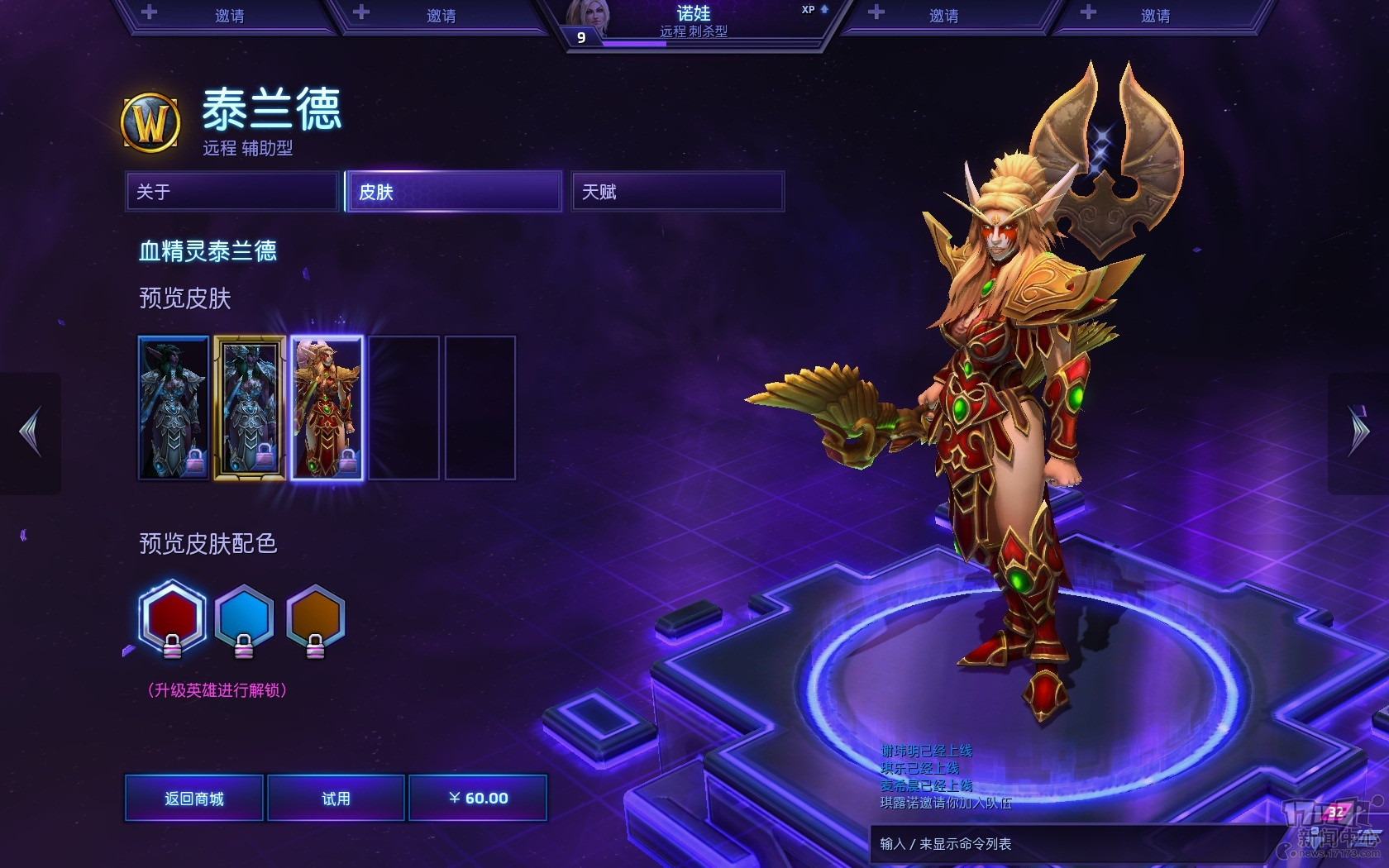The height and width of the screenshot is (868, 1389).
Task: Return to shop with 返回商城 button
Action: point(194,798)
